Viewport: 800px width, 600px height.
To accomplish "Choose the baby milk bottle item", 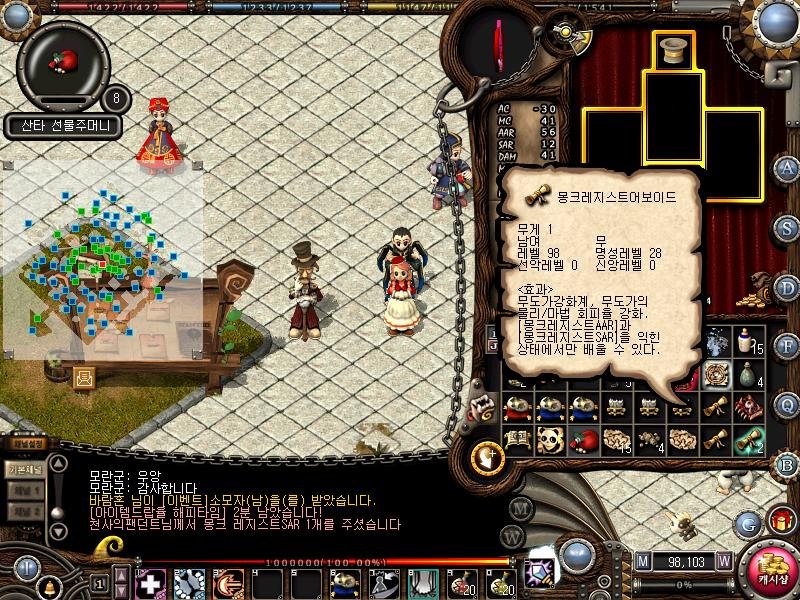I will click(747, 342).
